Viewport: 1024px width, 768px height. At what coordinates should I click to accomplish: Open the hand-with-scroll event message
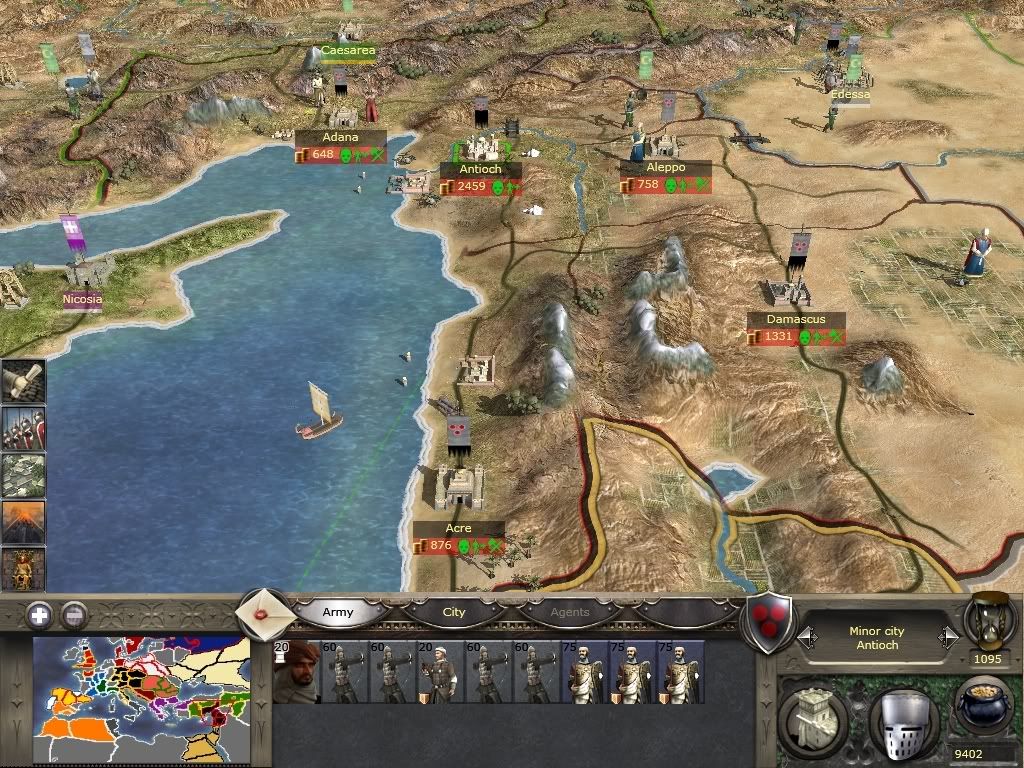pos(23,381)
